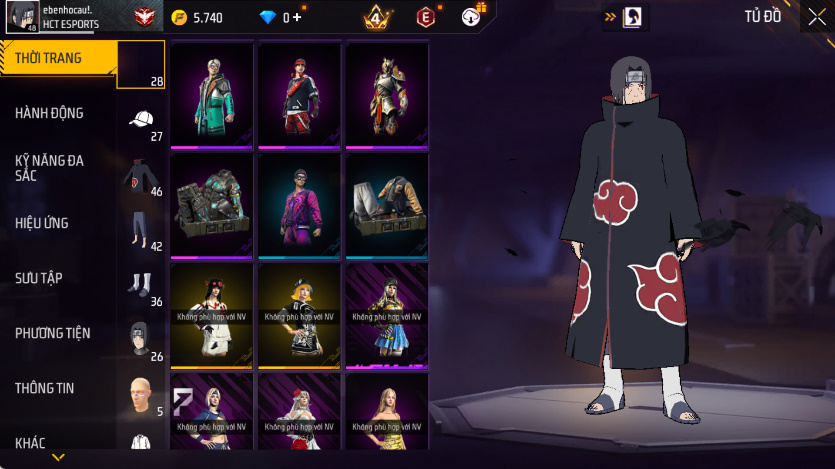Choose the Akatsuki top subcategory

click(141, 175)
